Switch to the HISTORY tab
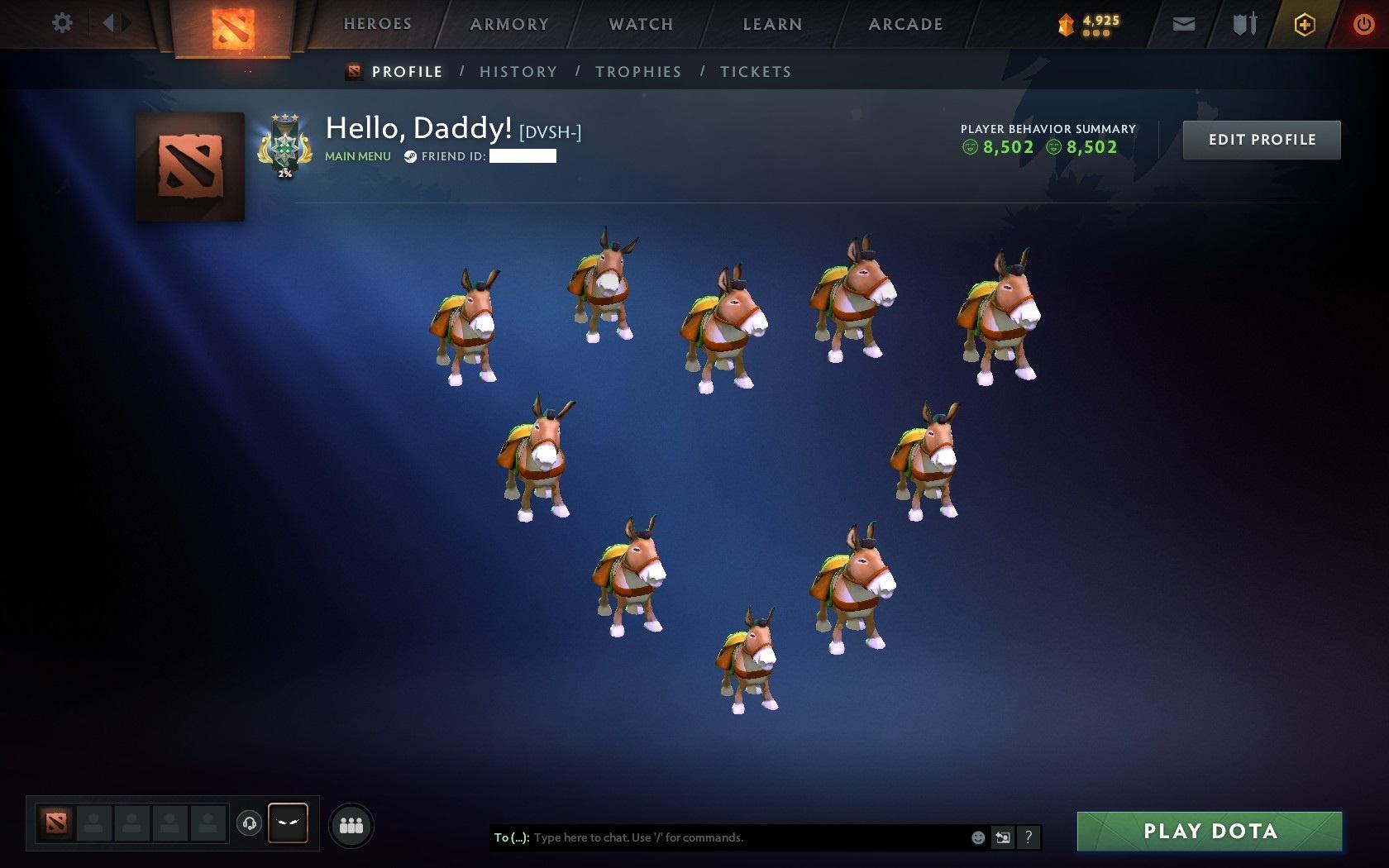Image resolution: width=1389 pixels, height=868 pixels. (x=518, y=71)
